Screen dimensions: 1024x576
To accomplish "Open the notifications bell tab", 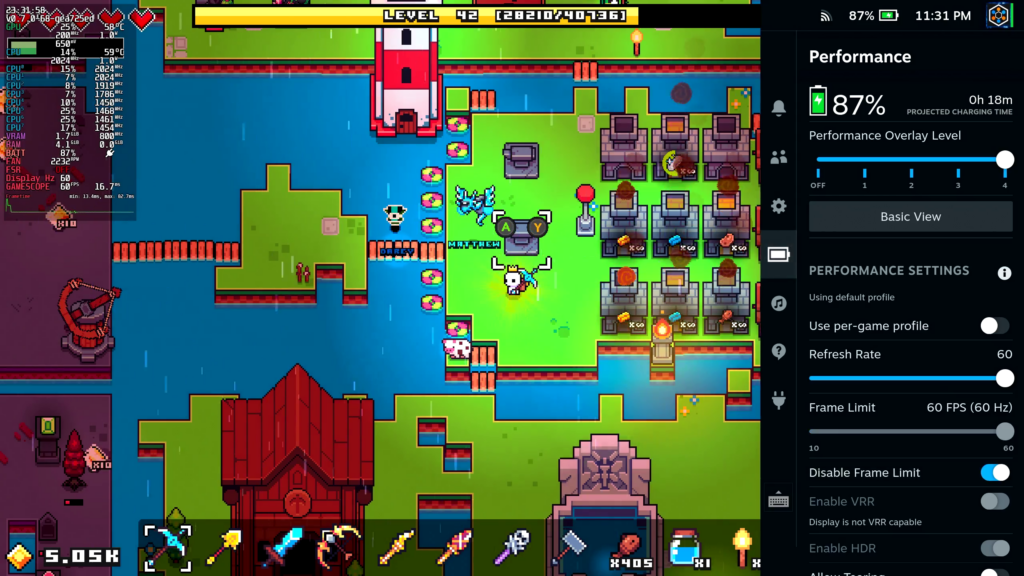I will point(779,107).
